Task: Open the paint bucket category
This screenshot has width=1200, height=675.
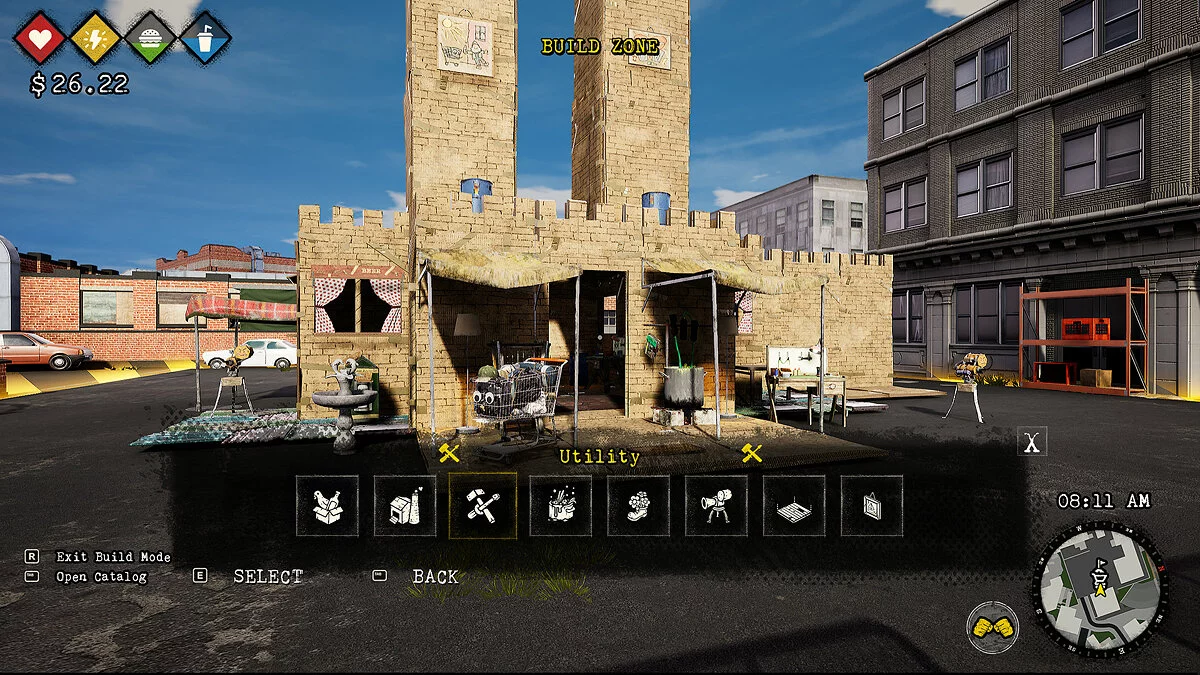Action: pos(561,506)
